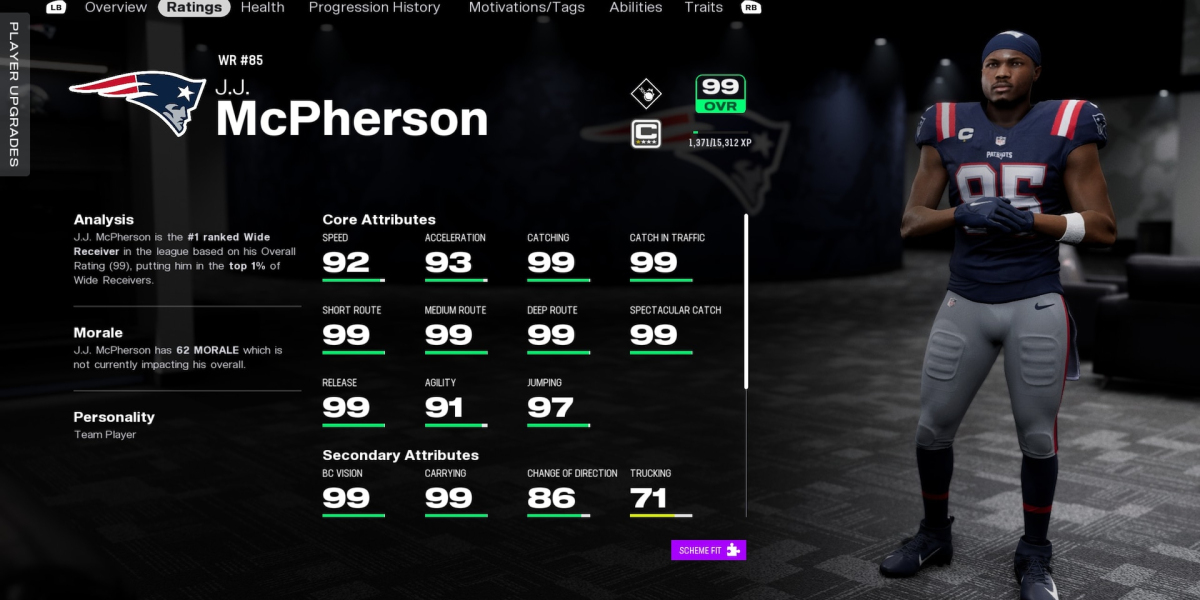The height and width of the screenshot is (600, 1200).
Task: Switch to the Overview tab
Action: (x=116, y=7)
